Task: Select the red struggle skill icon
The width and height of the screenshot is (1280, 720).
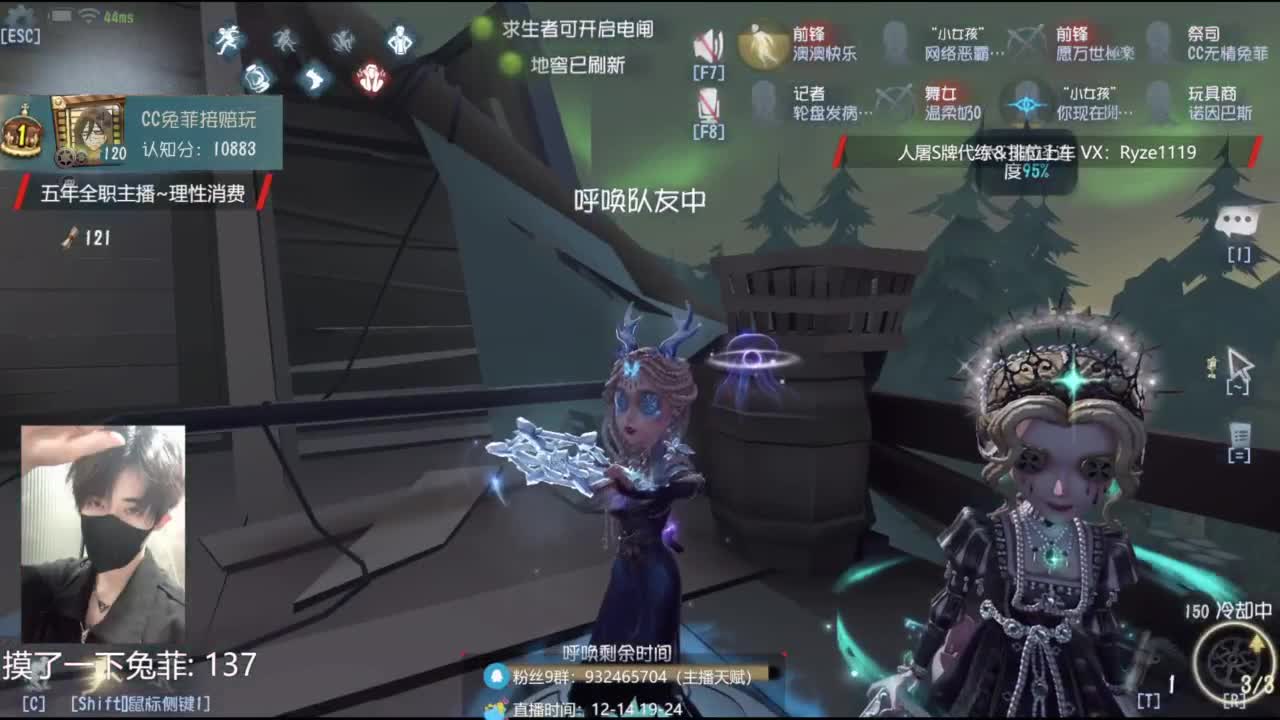Action: tap(370, 76)
